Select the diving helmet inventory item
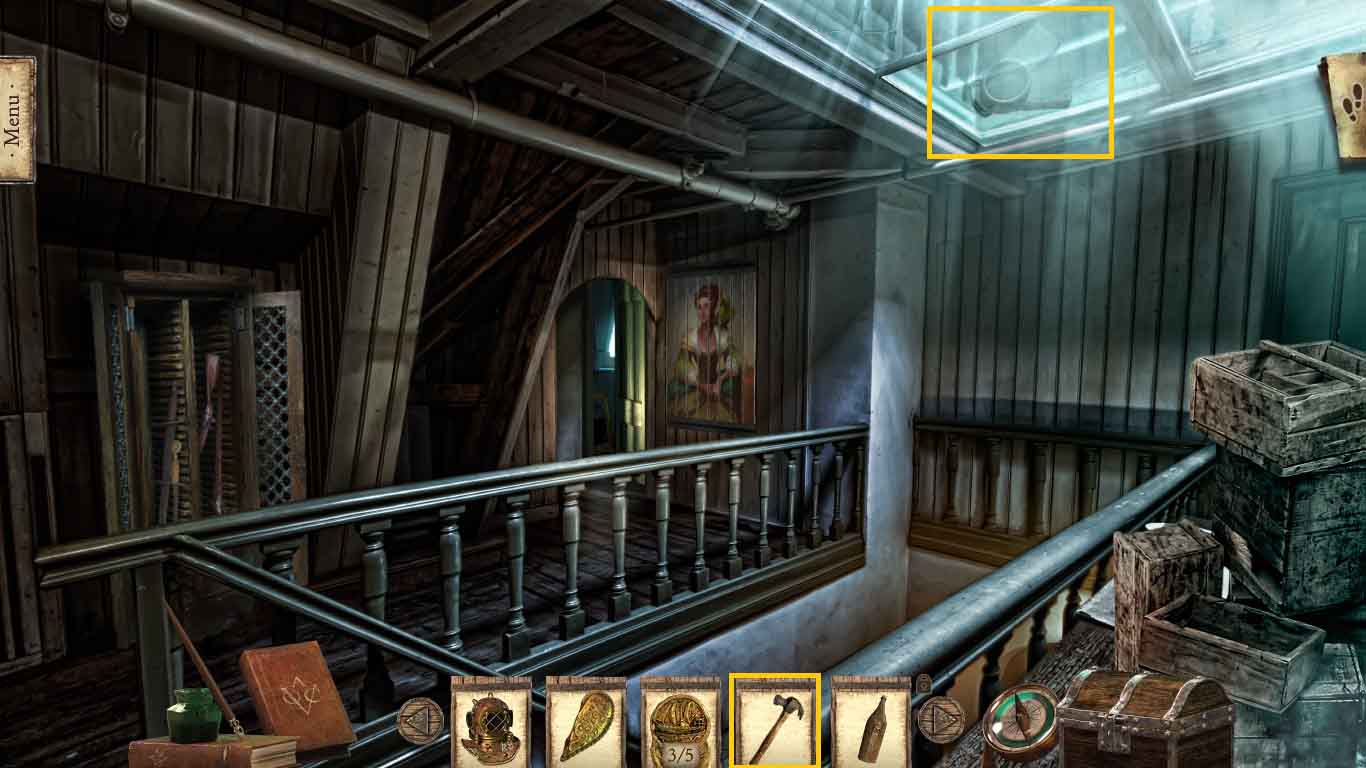 (490, 723)
